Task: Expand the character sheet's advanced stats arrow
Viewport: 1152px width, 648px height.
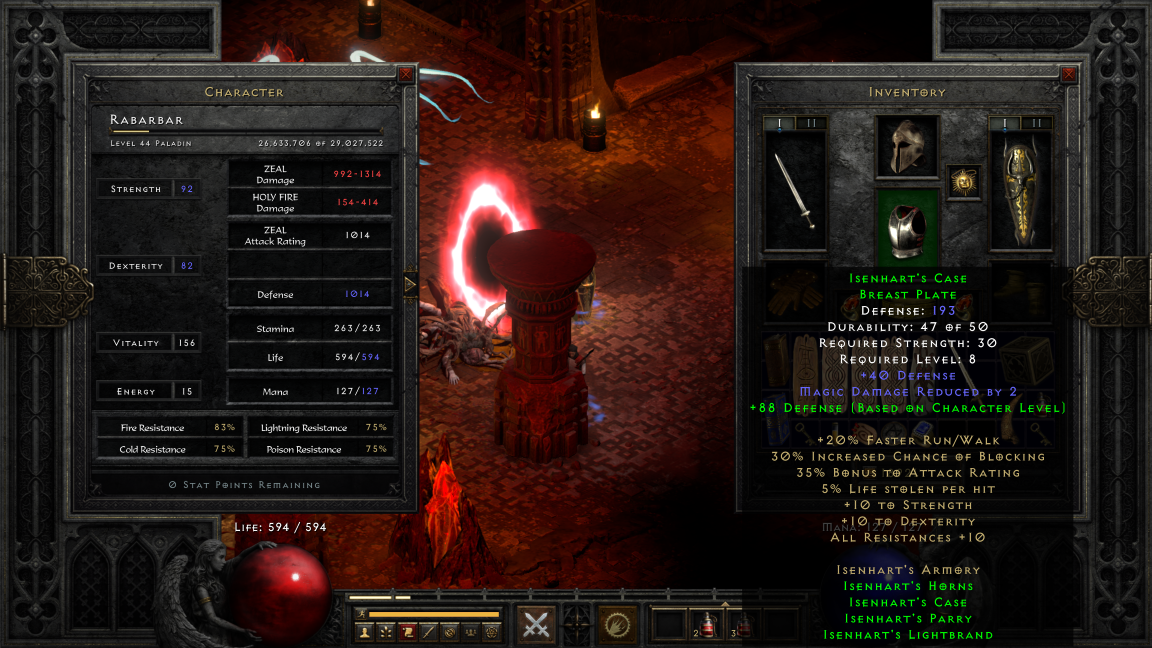Action: pyautogui.click(x=409, y=285)
